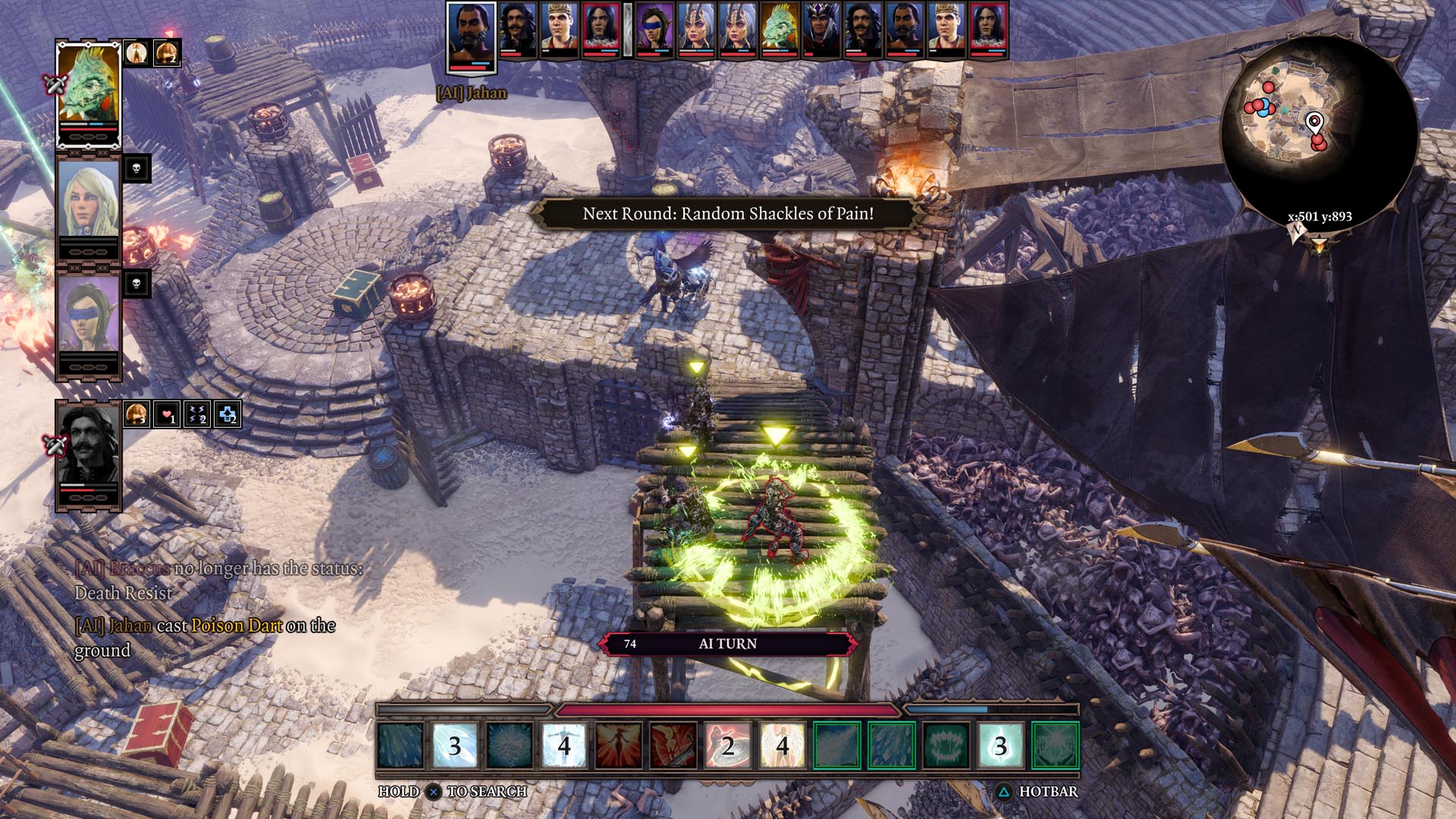Click the skull status icon beside the blonde elf

point(136,169)
